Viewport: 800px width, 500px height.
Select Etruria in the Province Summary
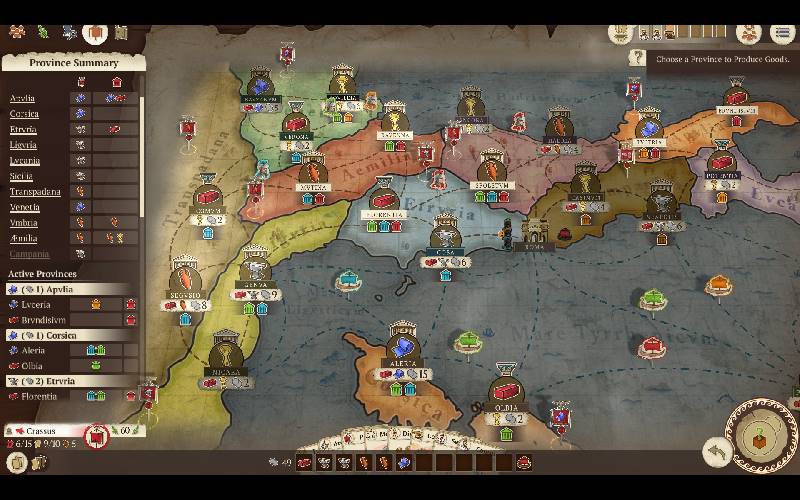coord(23,130)
